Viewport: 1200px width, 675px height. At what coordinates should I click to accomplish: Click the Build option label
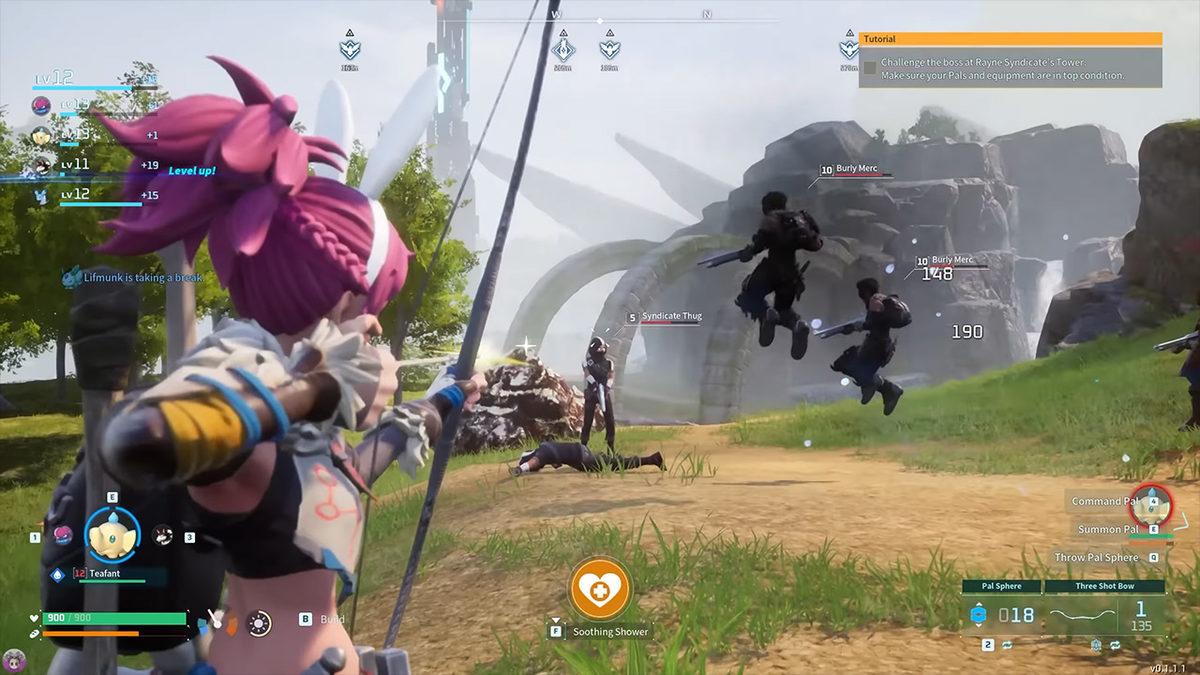(333, 619)
